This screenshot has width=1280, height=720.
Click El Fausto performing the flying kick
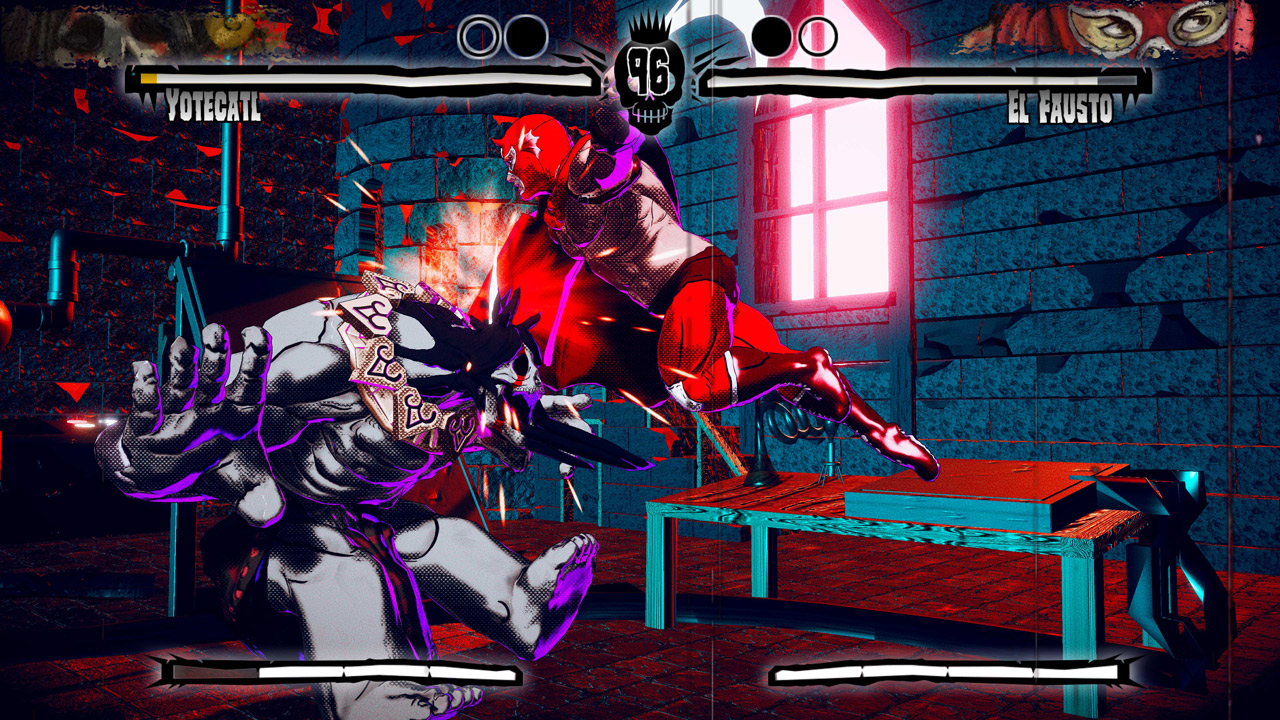(x=650, y=280)
